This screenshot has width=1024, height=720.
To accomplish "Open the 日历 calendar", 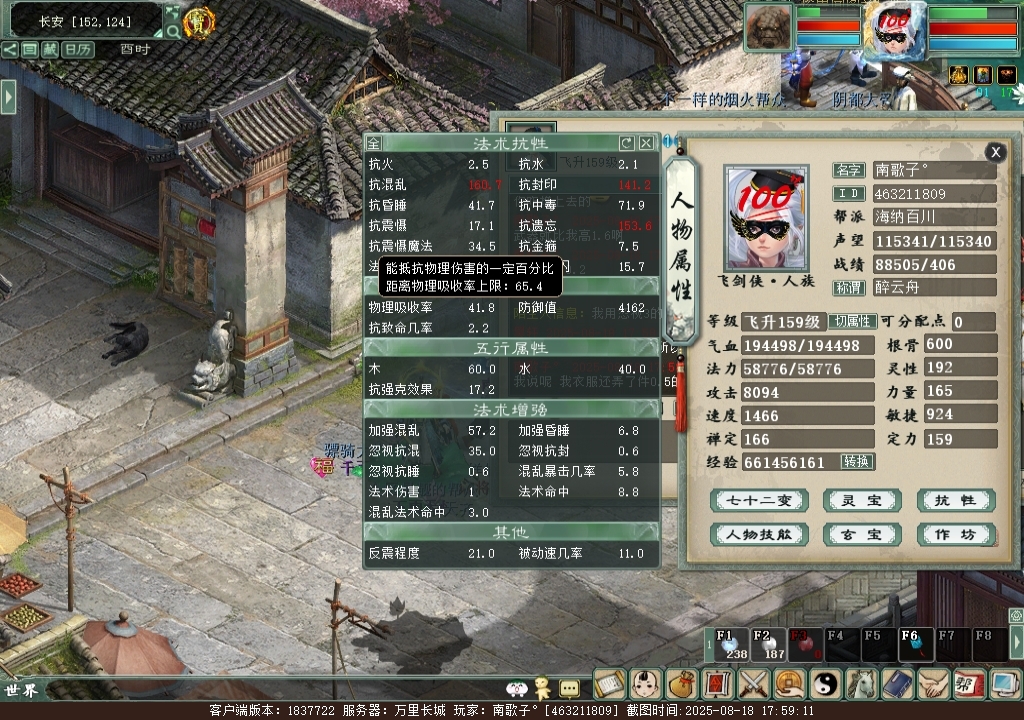I will (78, 49).
